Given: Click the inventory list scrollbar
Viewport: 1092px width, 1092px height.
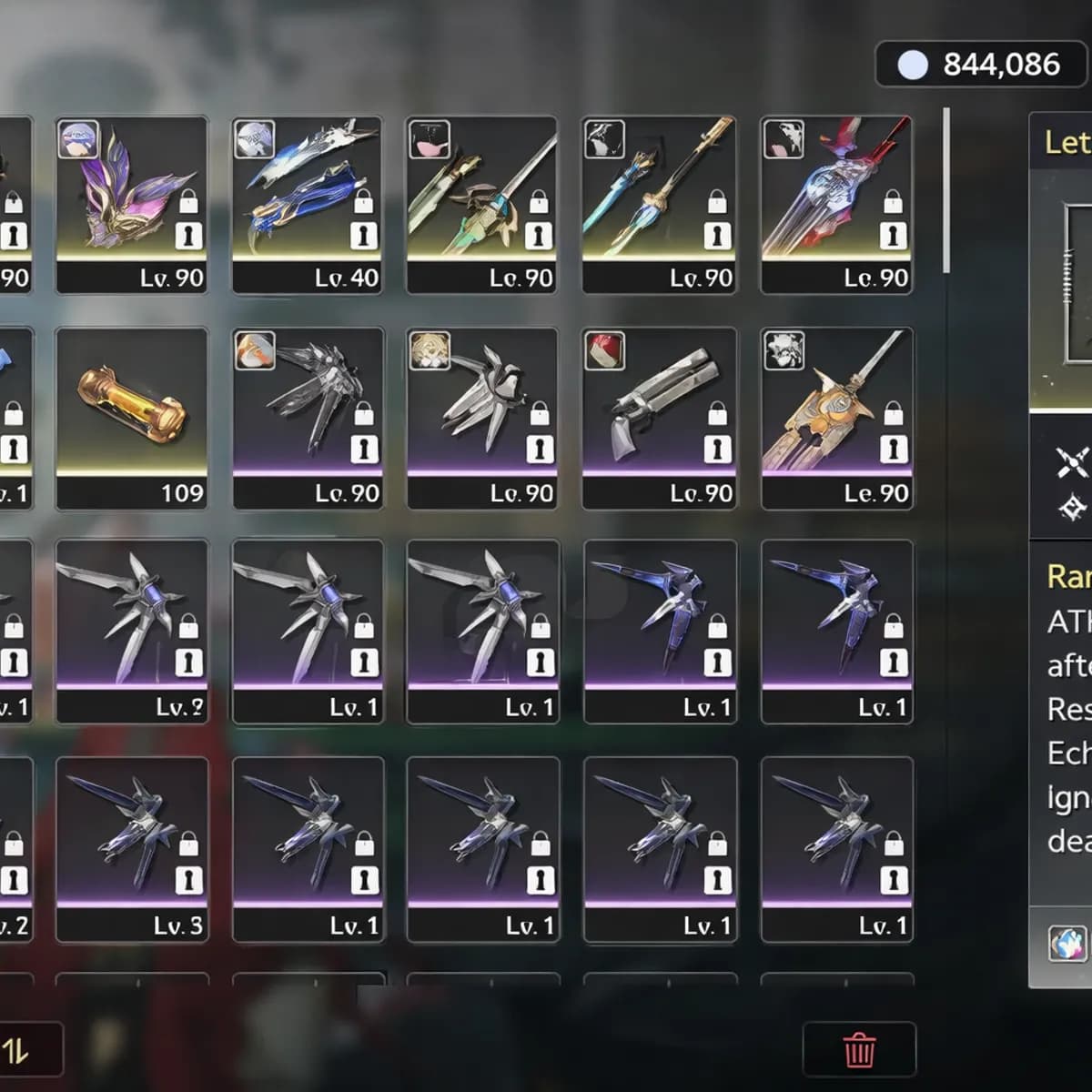Looking at the screenshot, I should [x=946, y=191].
